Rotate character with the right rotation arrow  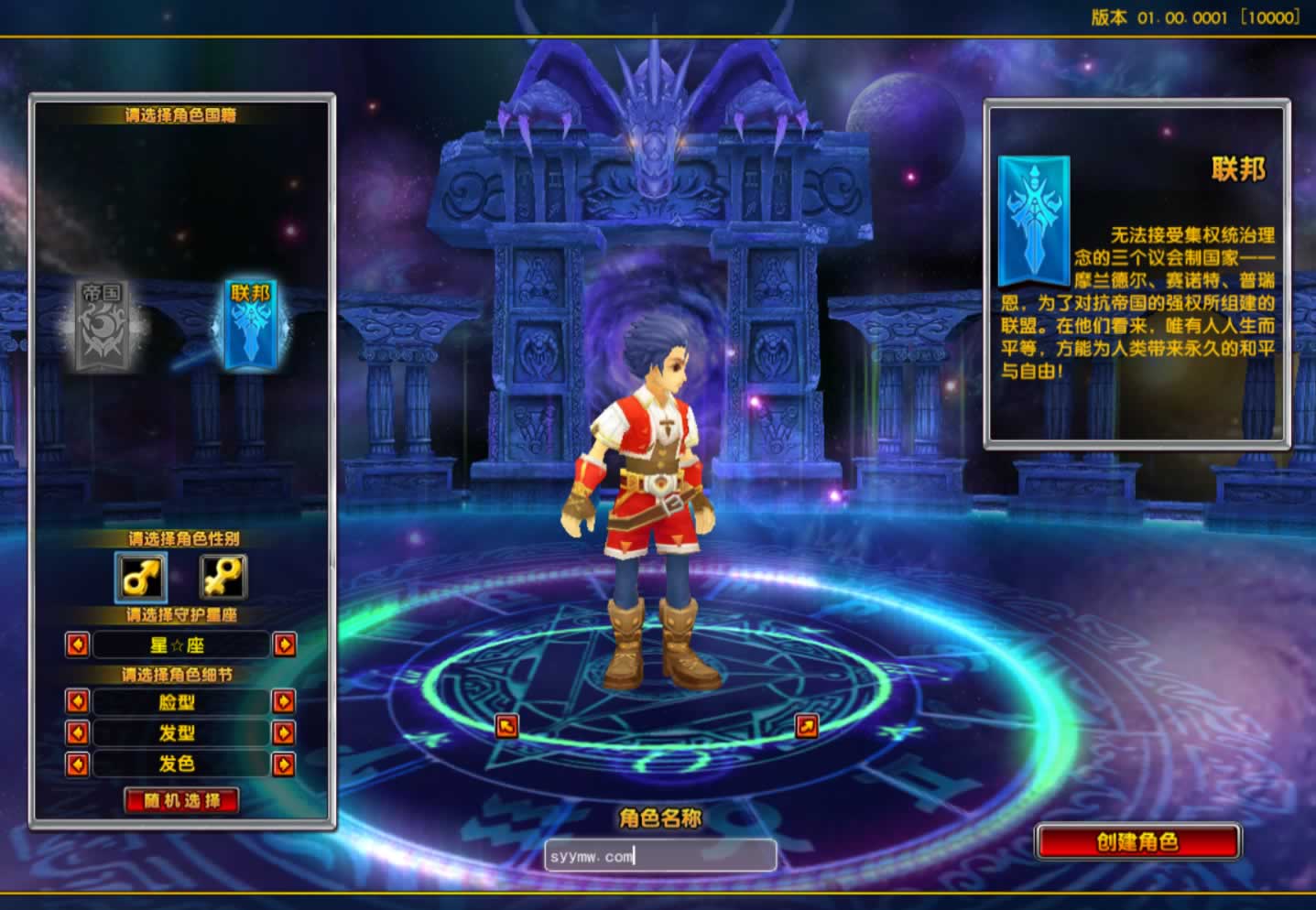coord(807,726)
